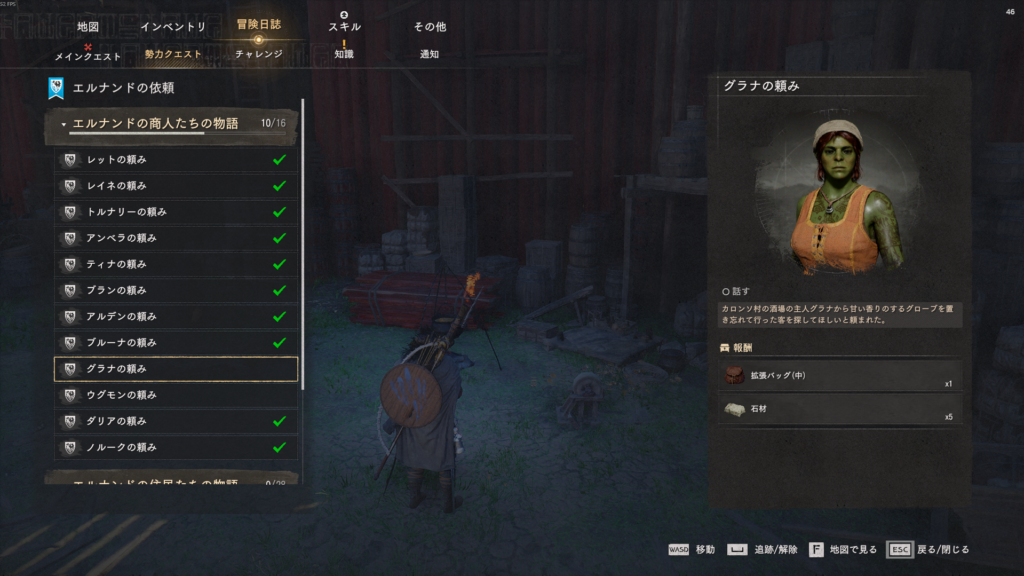Screen dimensions: 1024x576
Task: Choose ブルーナの頼み quest entry
Action: pos(175,343)
